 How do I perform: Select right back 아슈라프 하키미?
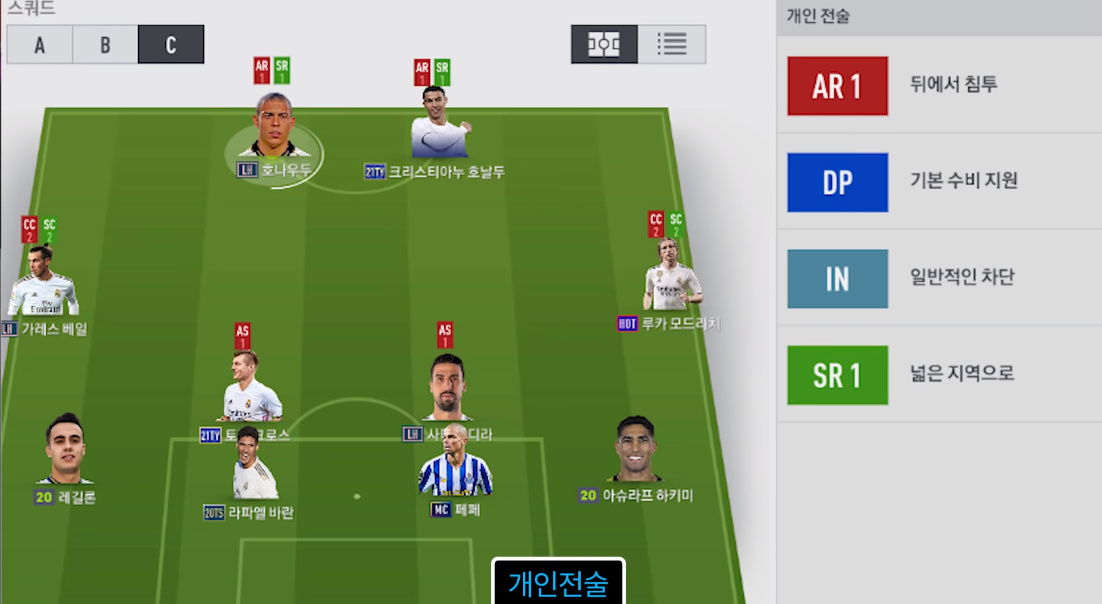tap(636, 452)
